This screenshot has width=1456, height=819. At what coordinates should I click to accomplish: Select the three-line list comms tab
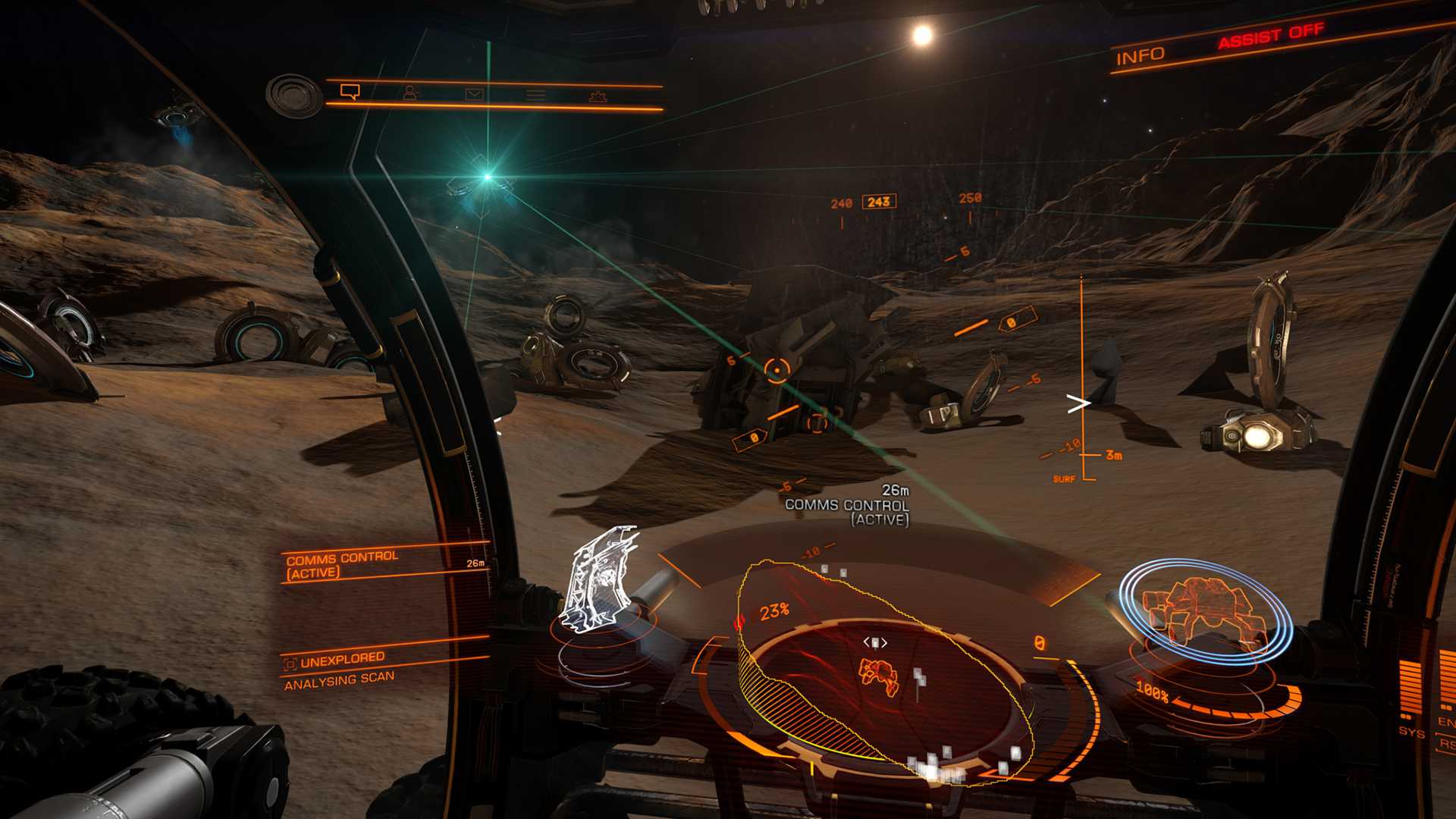pos(536,95)
